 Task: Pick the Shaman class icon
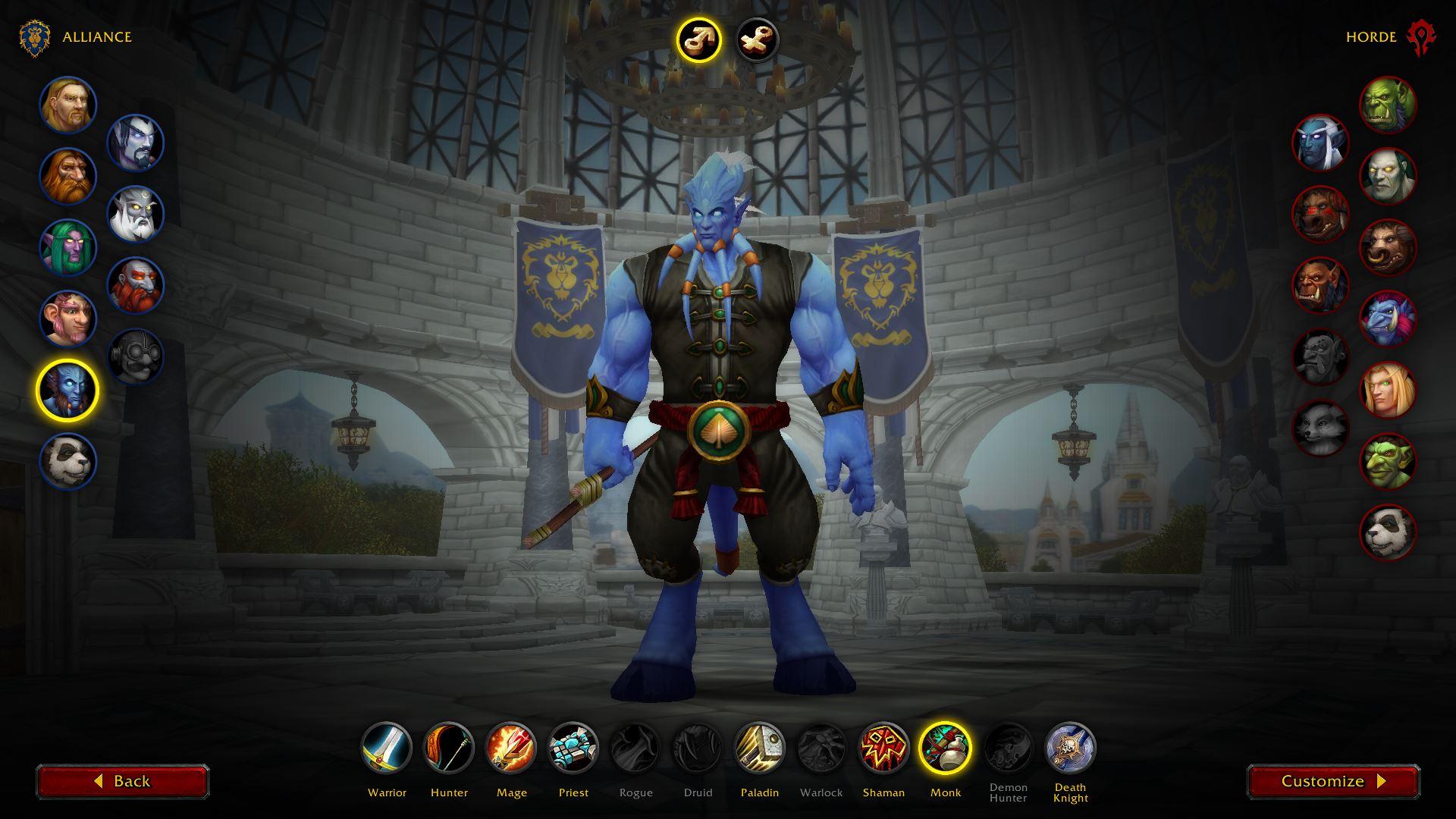[883, 748]
